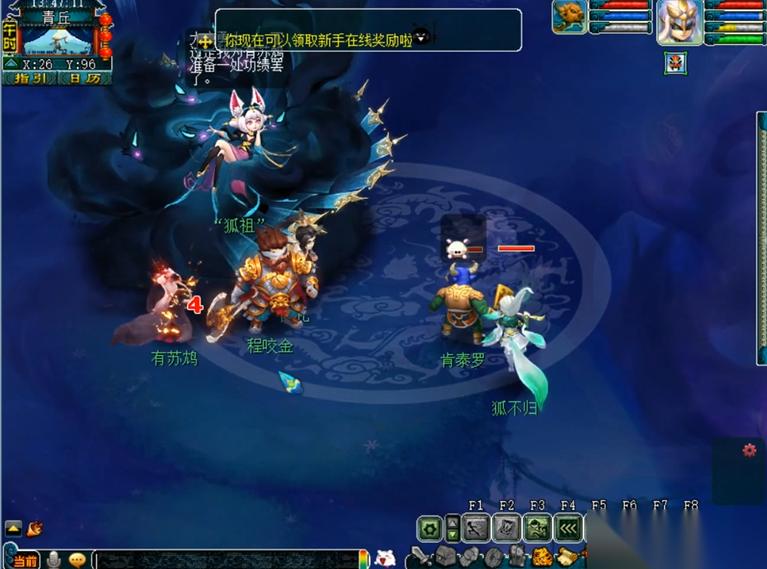This screenshot has height=569, width=767.
Task: Open the sword attack menu icon
Action: pos(419,558)
